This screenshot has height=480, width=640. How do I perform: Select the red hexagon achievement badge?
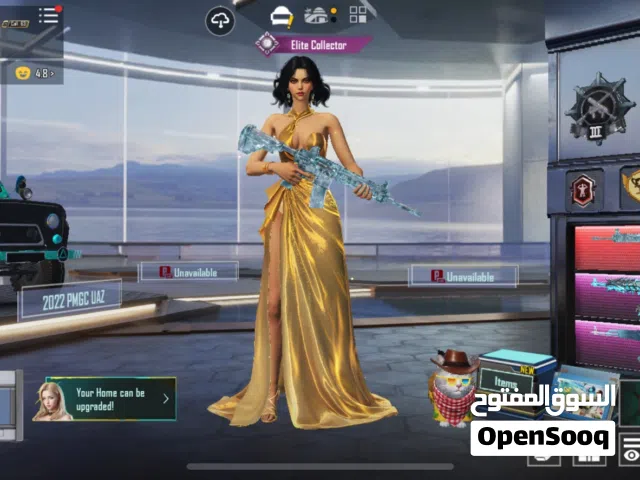tap(584, 189)
